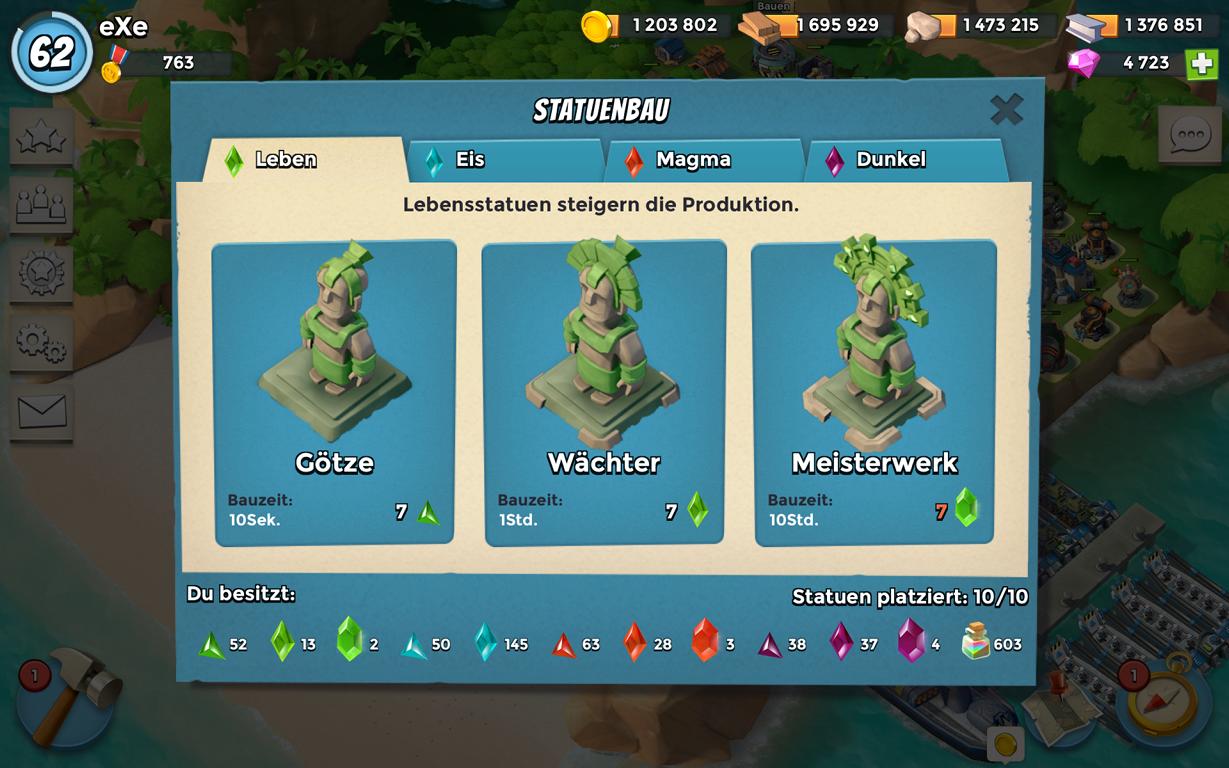This screenshot has height=768, width=1229.
Task: Buy more diamonds with the green plus
Action: coord(1201,63)
